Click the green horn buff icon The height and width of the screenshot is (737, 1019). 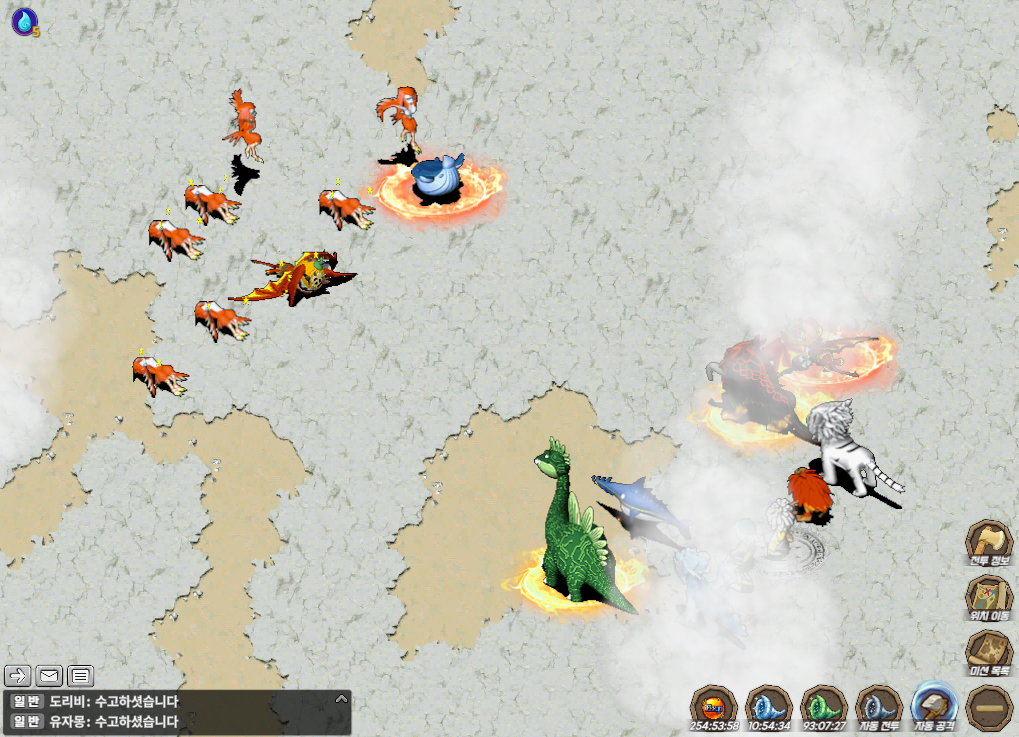coord(825,706)
